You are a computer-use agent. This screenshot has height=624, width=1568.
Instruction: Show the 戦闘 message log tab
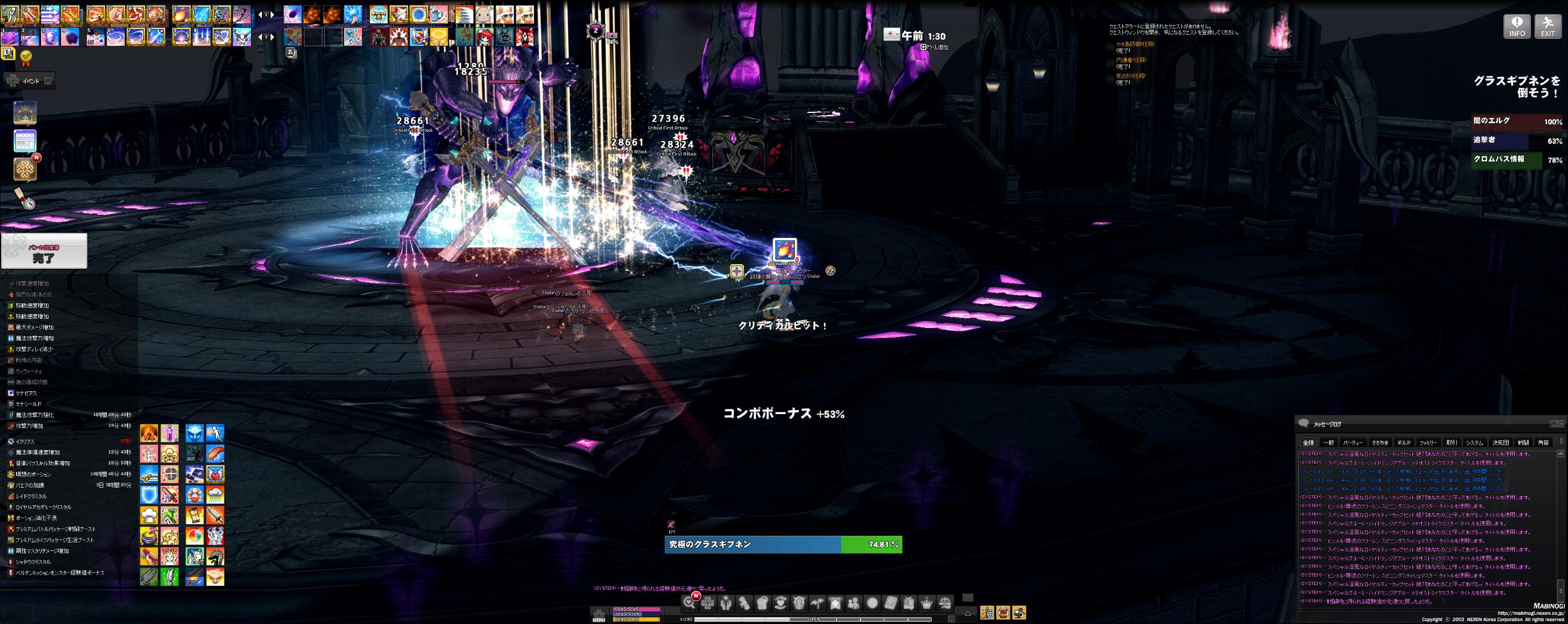[1523, 443]
